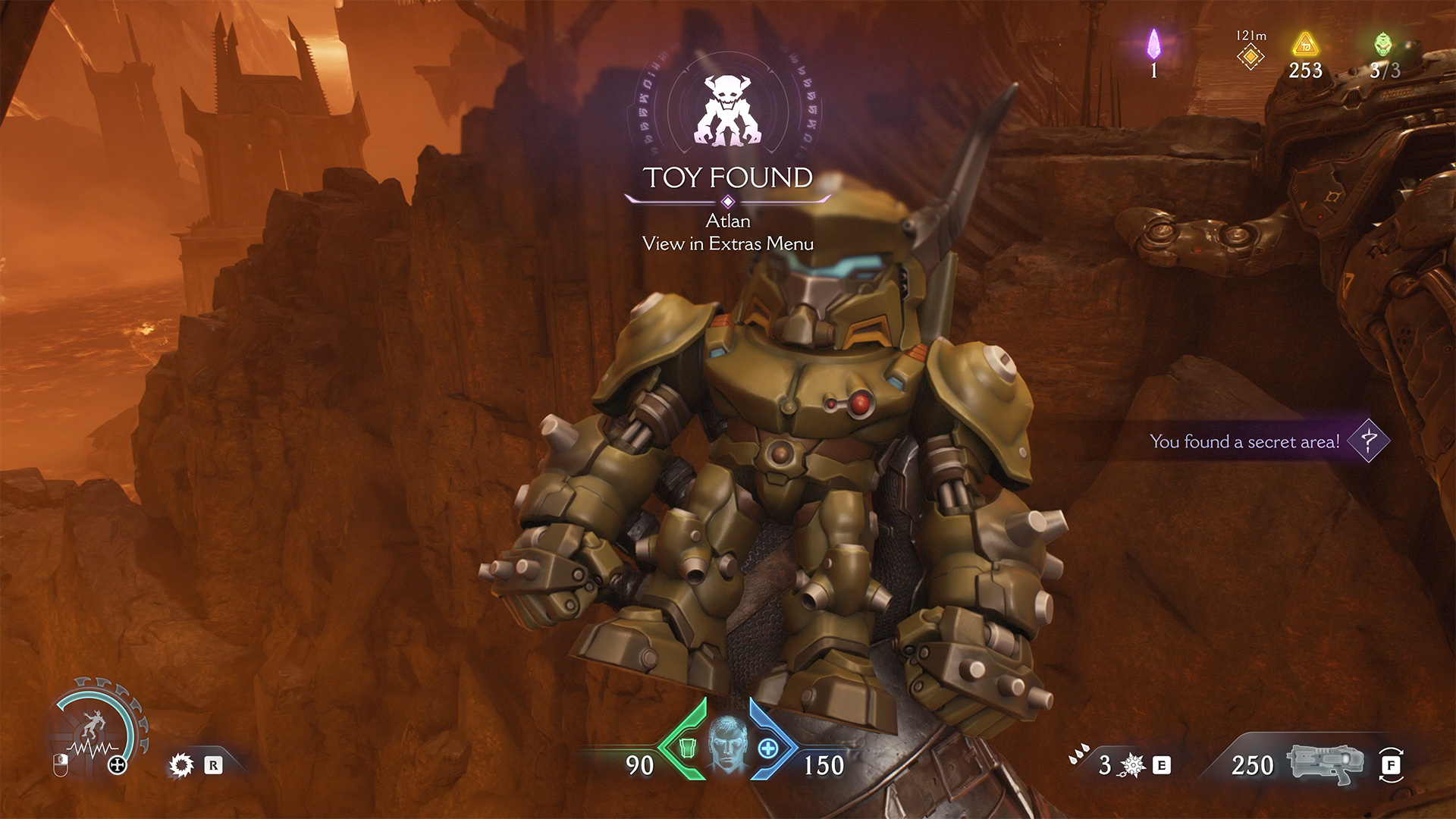Open the View in Extras Menu text
The image size is (1456, 819).
coord(727,243)
